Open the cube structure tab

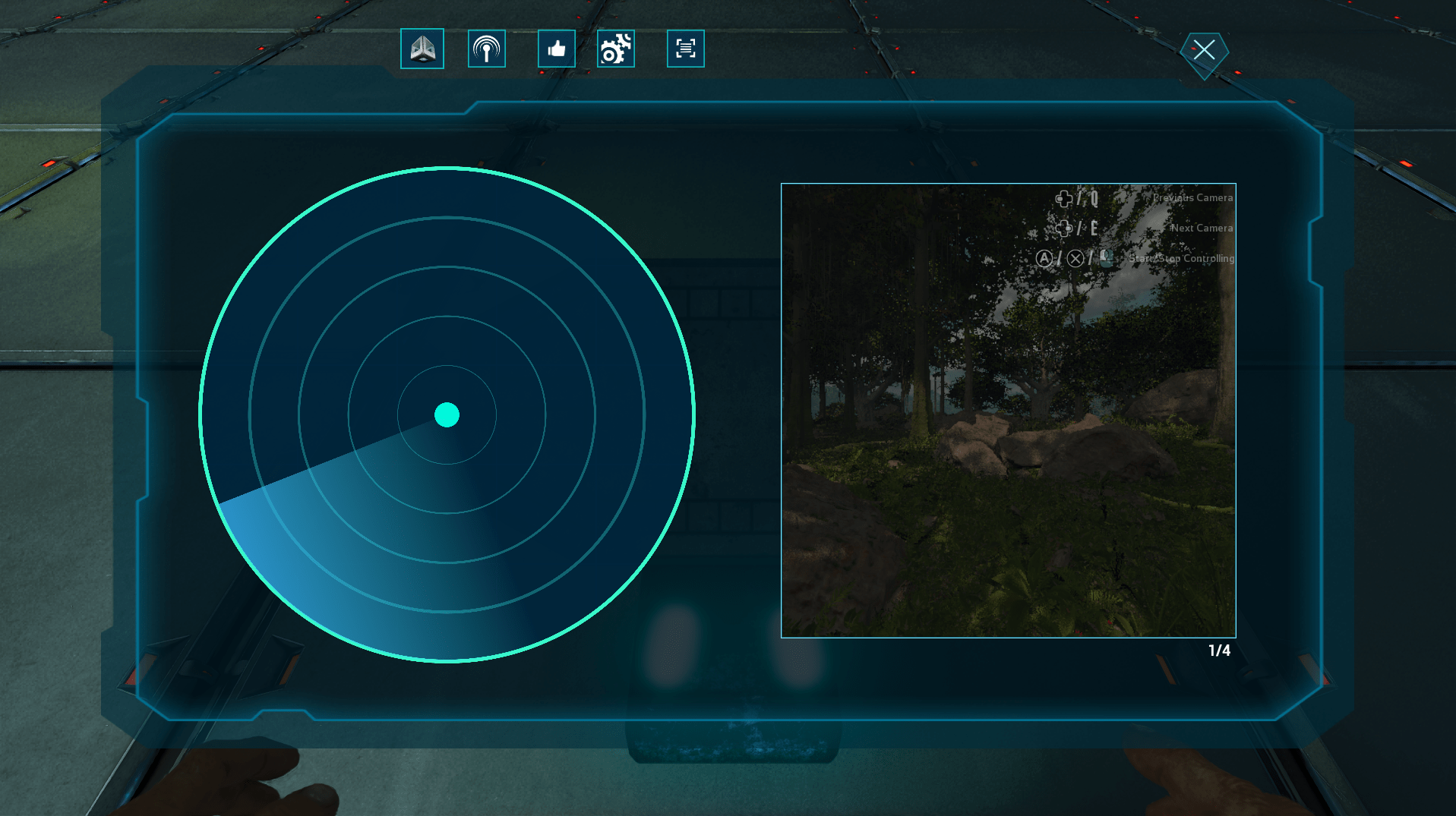tap(422, 49)
